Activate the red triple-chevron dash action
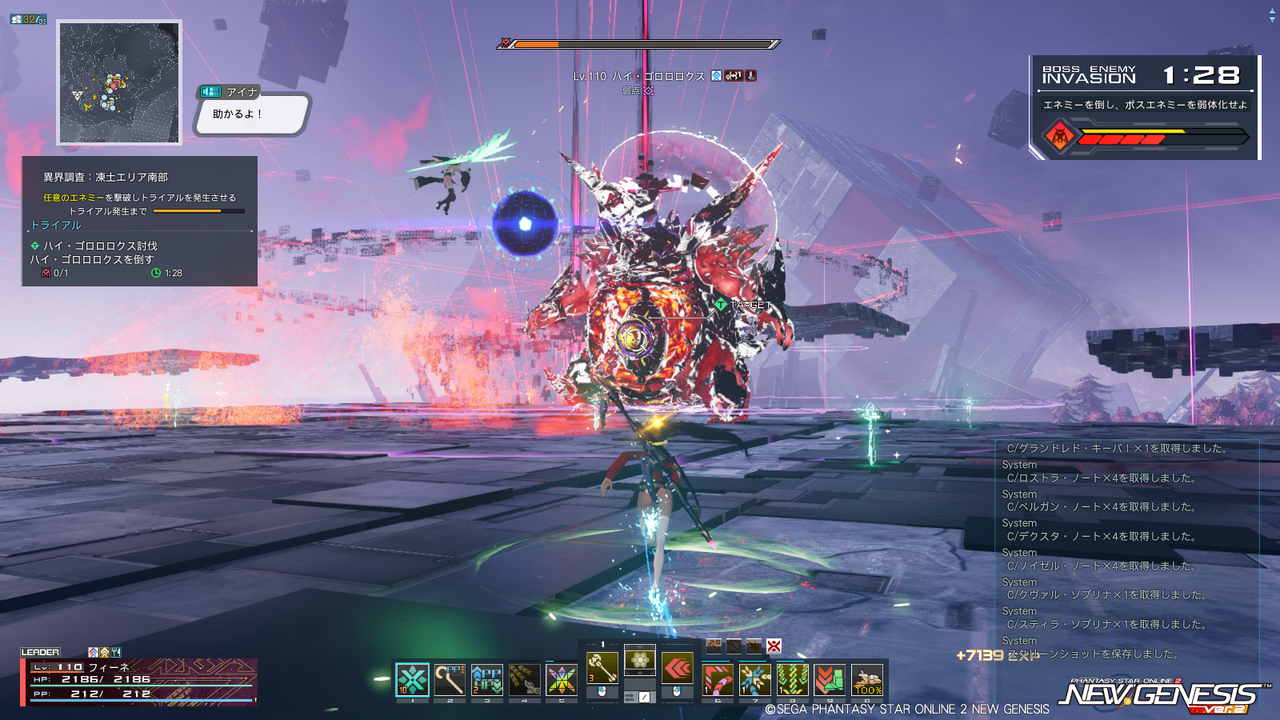This screenshot has width=1280, height=720. pyautogui.click(x=677, y=668)
